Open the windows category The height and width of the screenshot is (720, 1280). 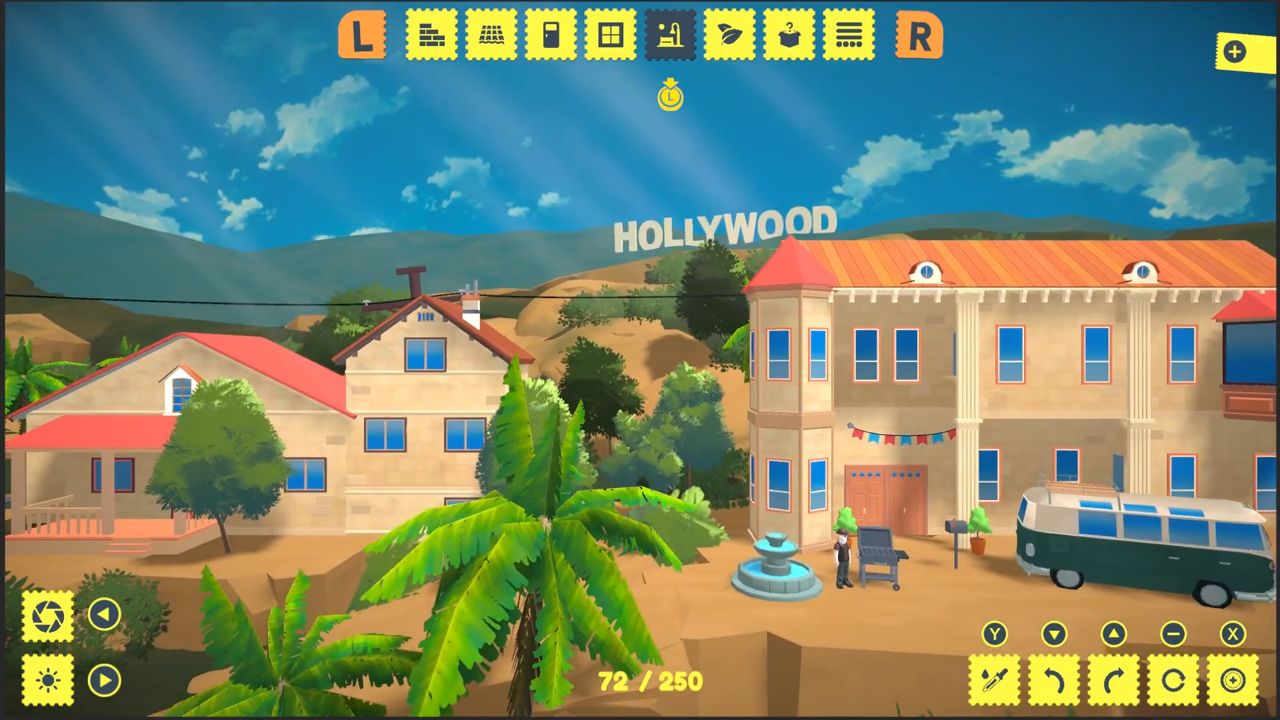click(x=611, y=35)
